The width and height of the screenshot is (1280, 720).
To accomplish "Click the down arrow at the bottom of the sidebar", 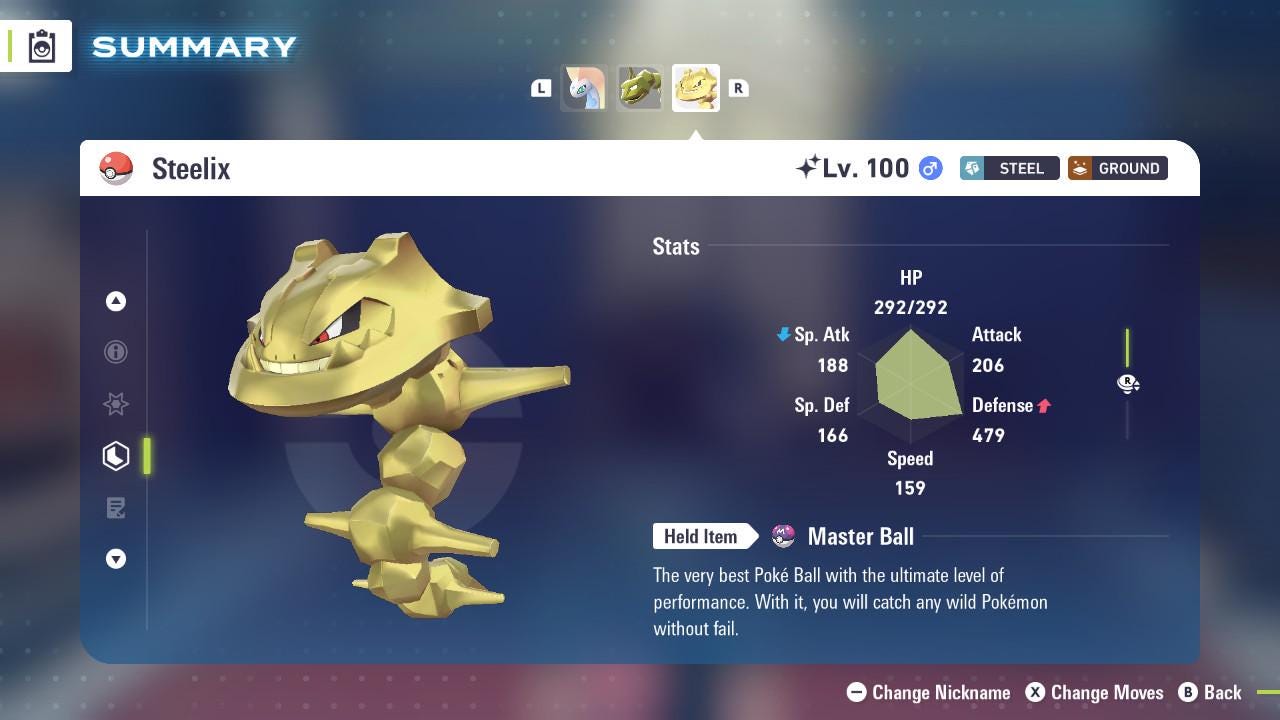I will (x=116, y=559).
